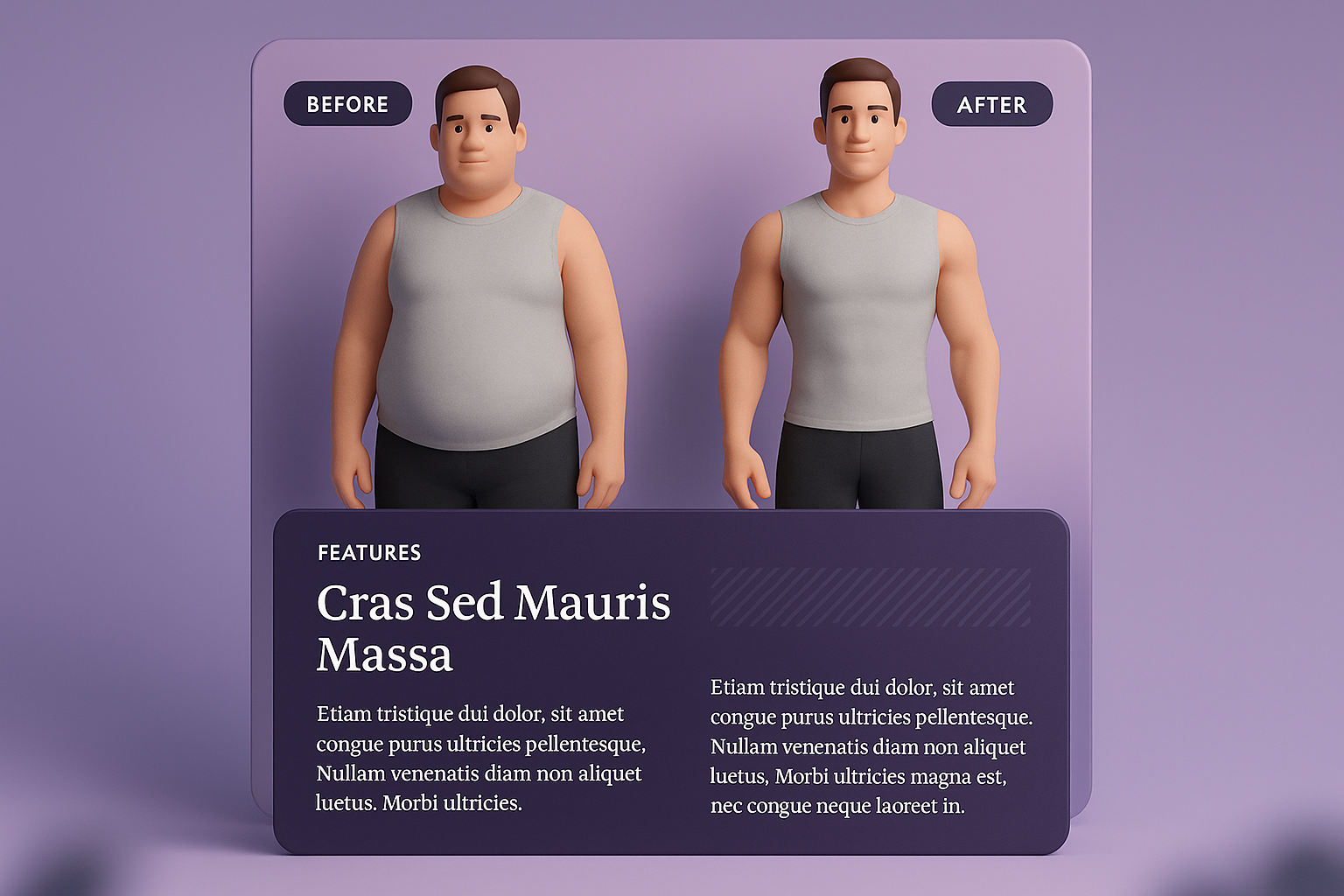The image size is (1344, 896).
Task: Choose the AFTER pill label
Action: pos(991,105)
